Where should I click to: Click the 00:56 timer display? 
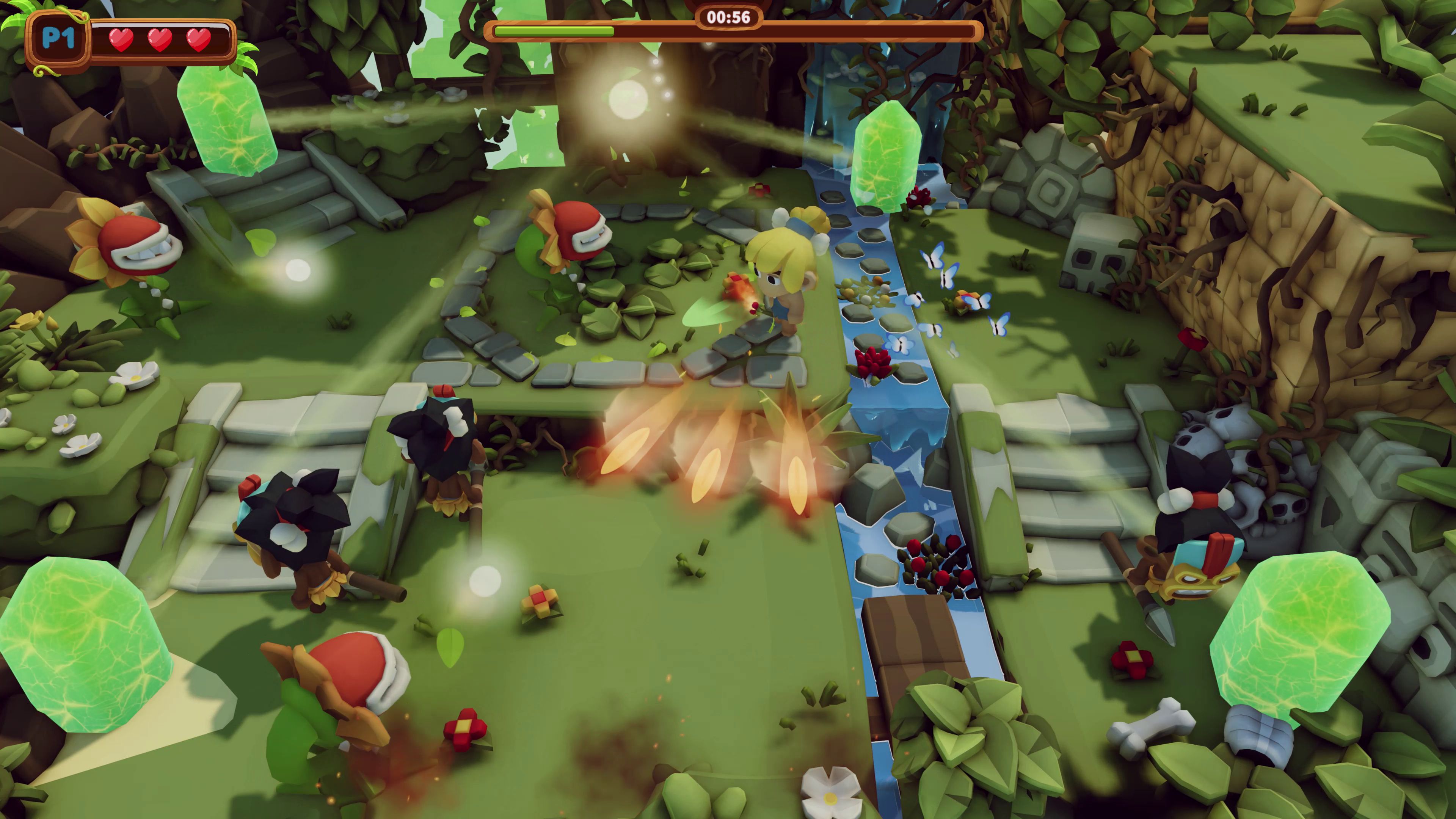pos(729,17)
